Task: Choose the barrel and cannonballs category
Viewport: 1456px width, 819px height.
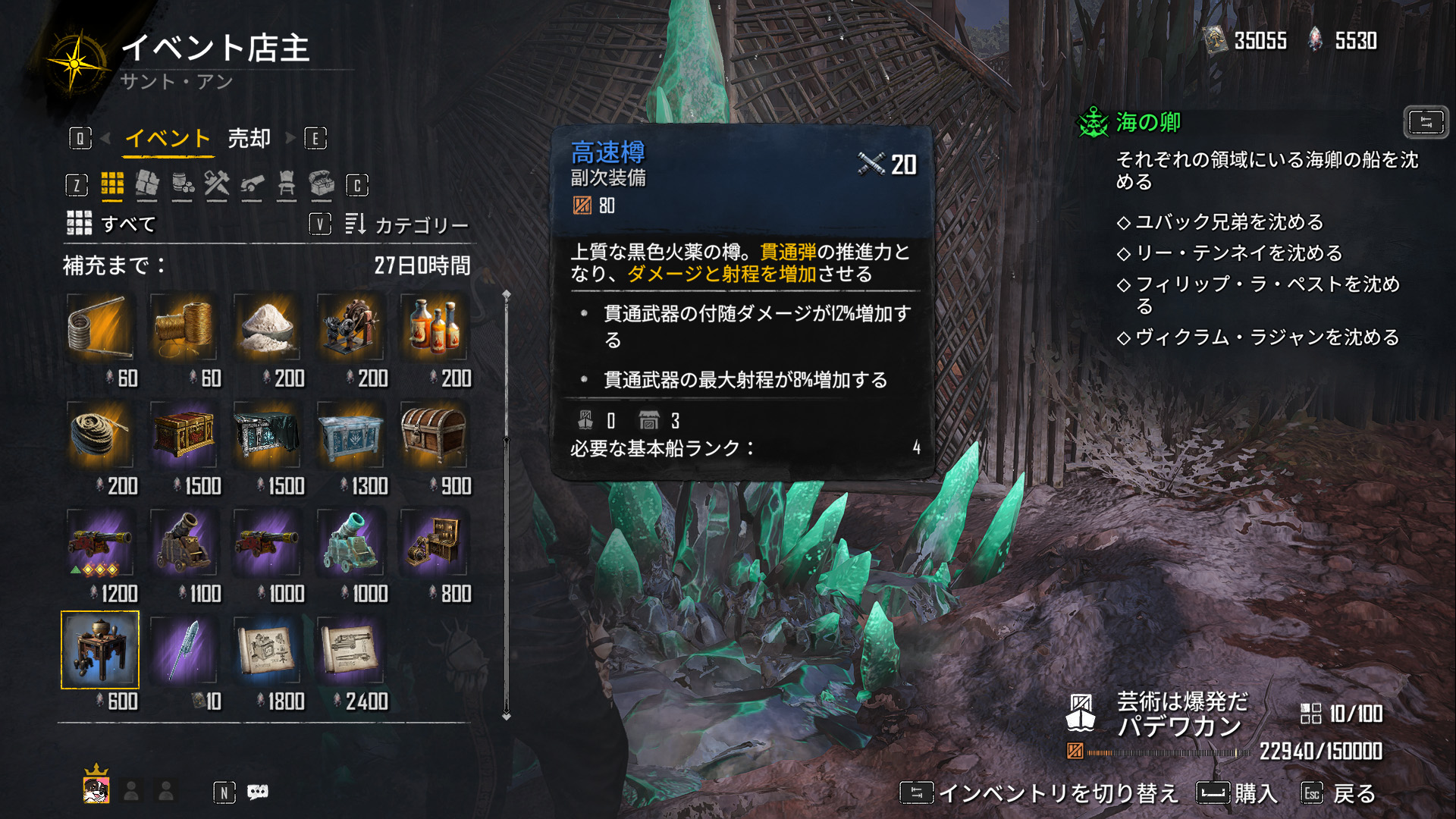Action: click(x=182, y=184)
